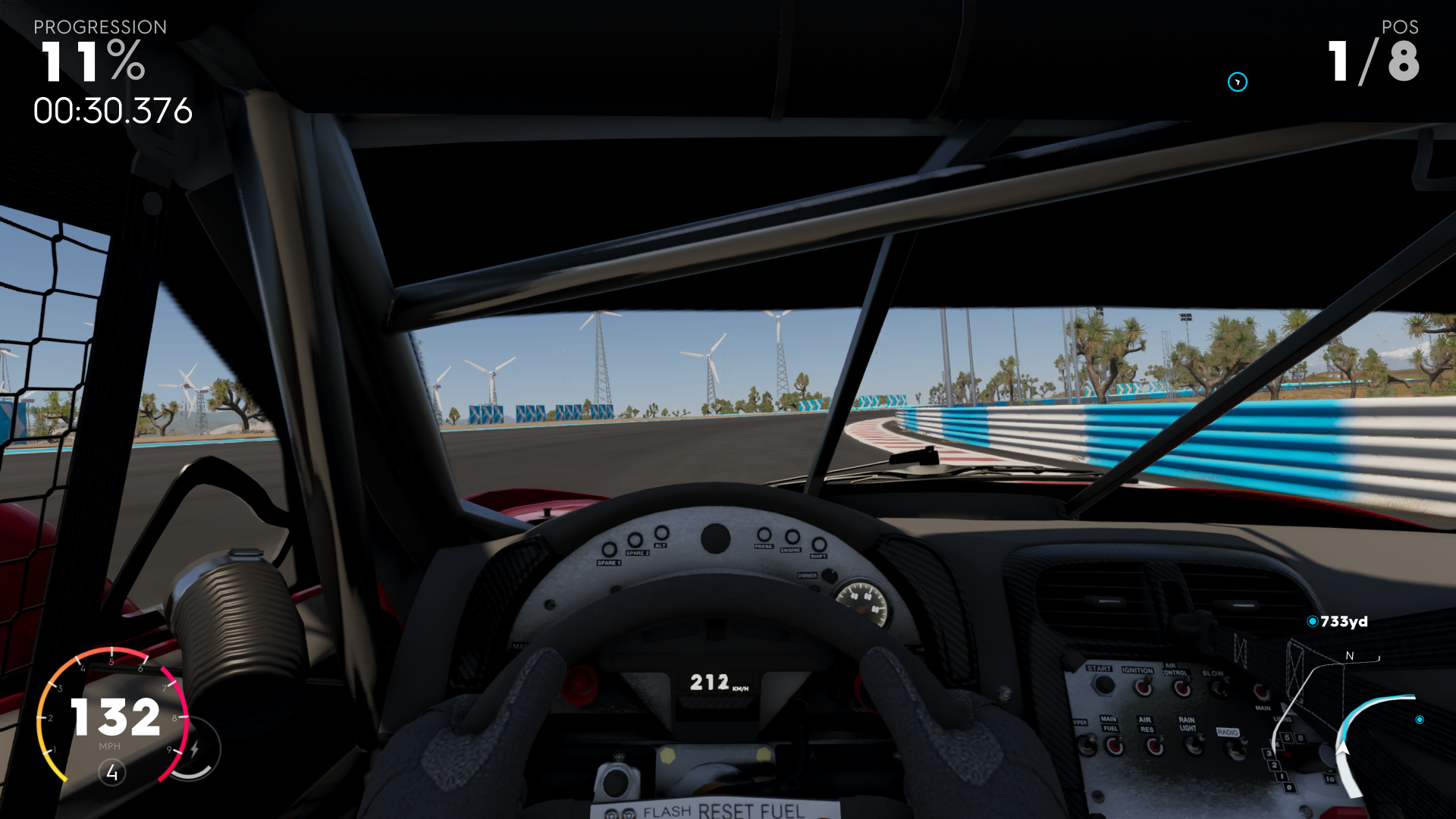Flip the AIR RES toggle switch
Image resolution: width=1456 pixels, height=819 pixels.
click(1156, 746)
